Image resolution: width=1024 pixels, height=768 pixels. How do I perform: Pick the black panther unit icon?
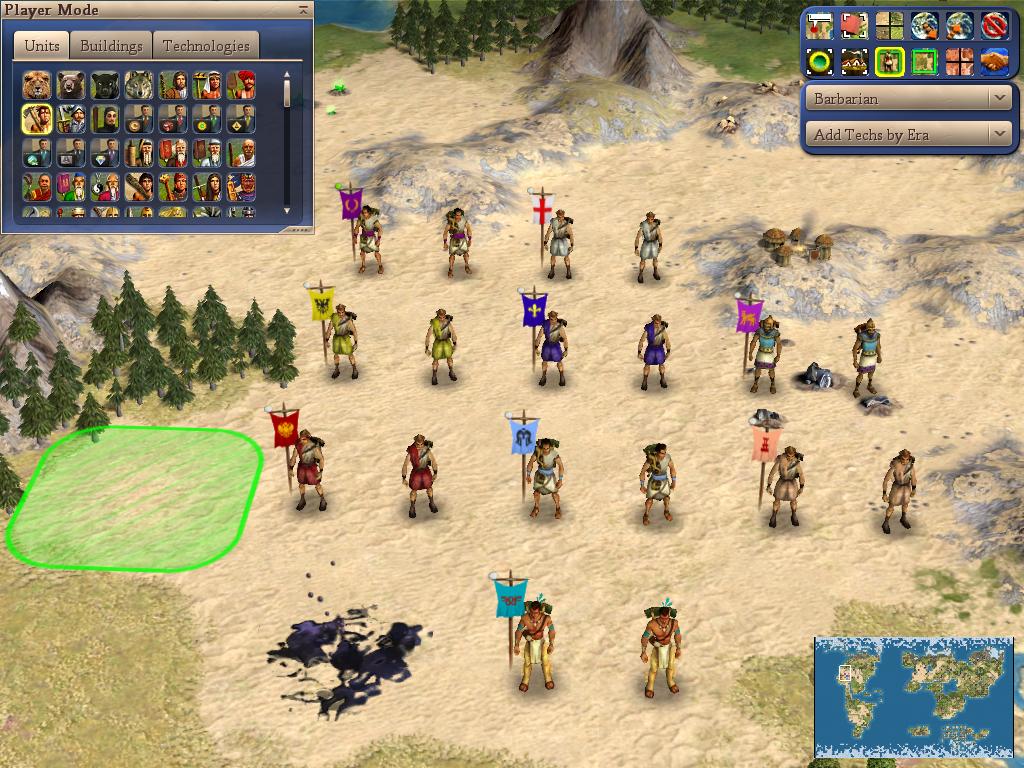(x=106, y=85)
